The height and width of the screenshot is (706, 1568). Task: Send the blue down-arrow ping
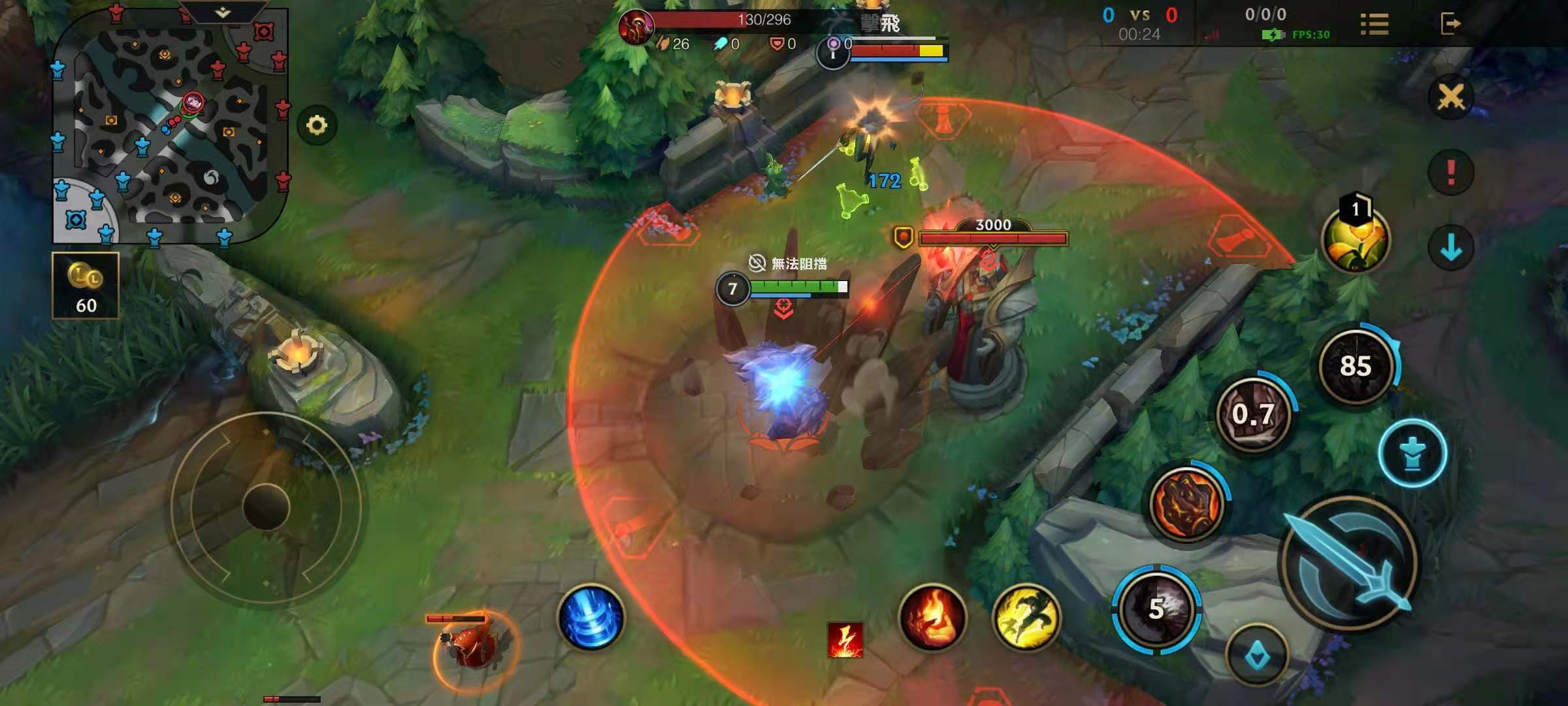pyautogui.click(x=1450, y=248)
